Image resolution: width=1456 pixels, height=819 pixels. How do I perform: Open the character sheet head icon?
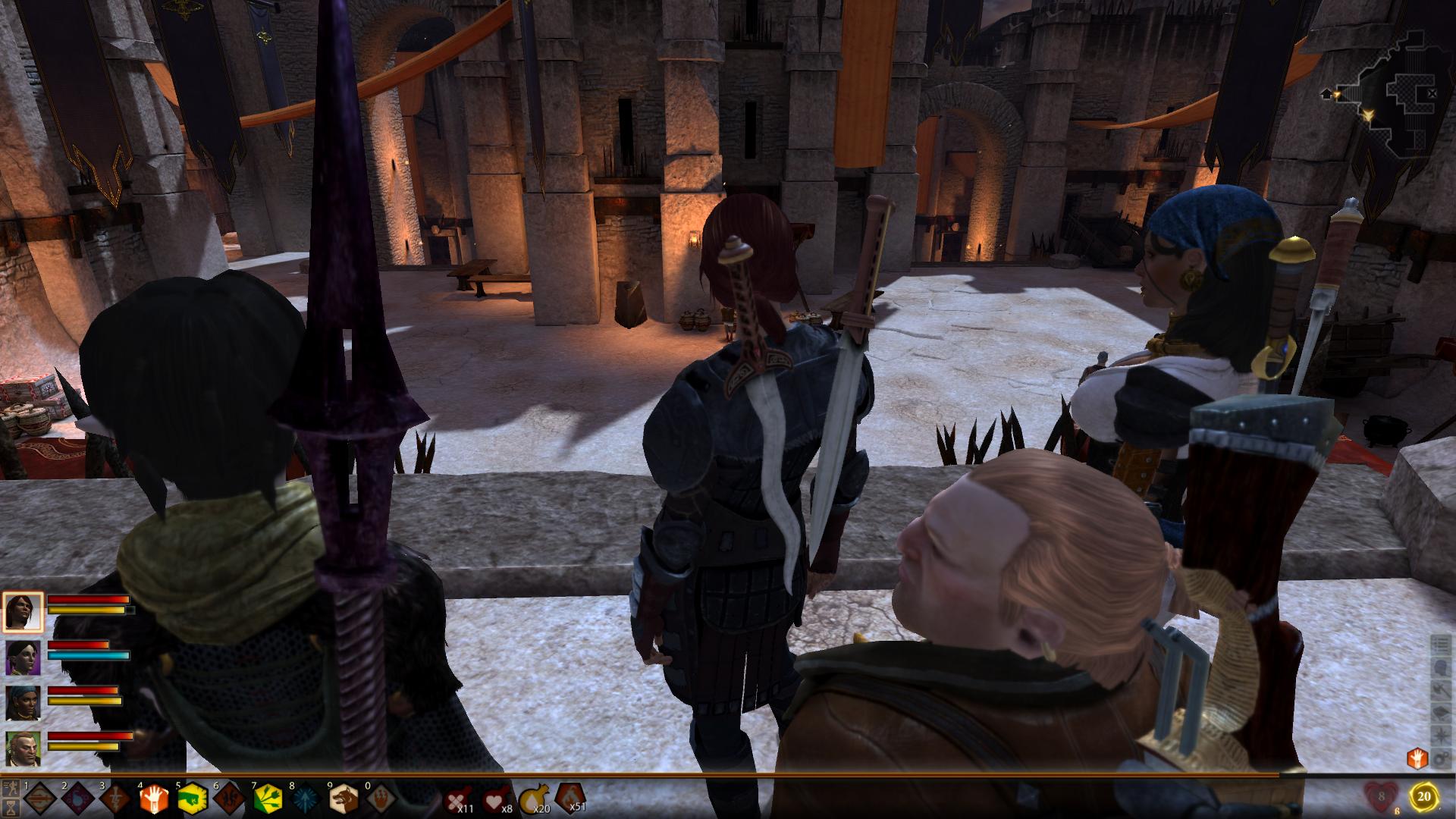pos(1440,668)
